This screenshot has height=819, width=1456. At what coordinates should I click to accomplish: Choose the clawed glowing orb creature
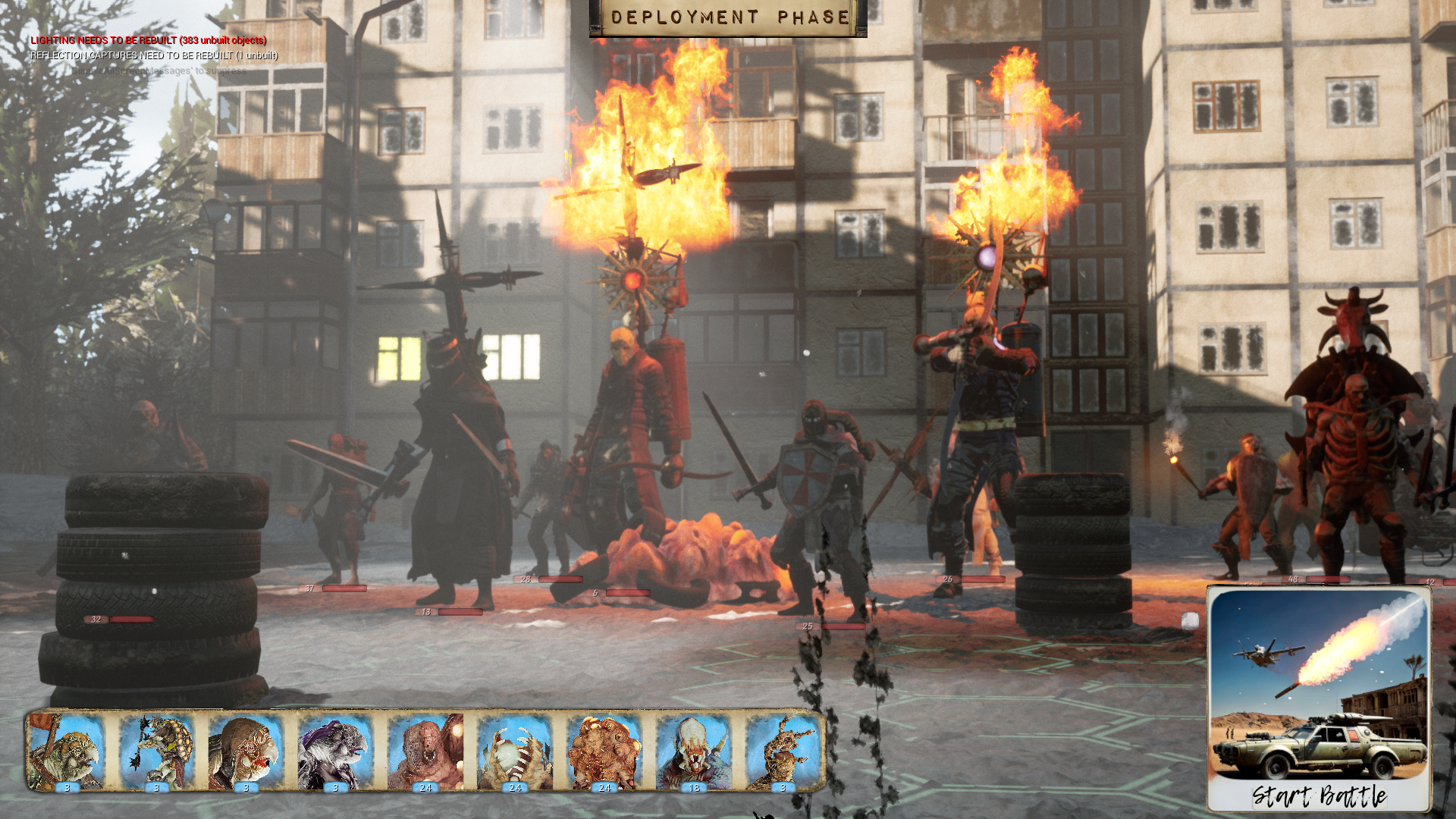coord(515,752)
